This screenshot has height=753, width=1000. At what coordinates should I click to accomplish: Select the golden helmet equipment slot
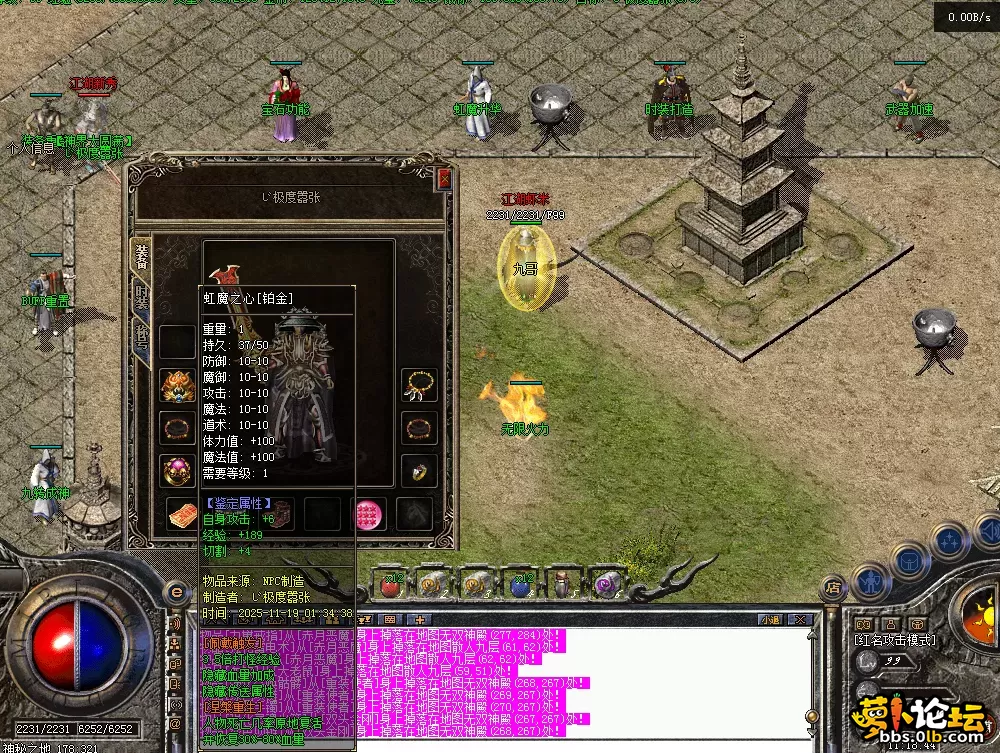[x=177, y=384]
